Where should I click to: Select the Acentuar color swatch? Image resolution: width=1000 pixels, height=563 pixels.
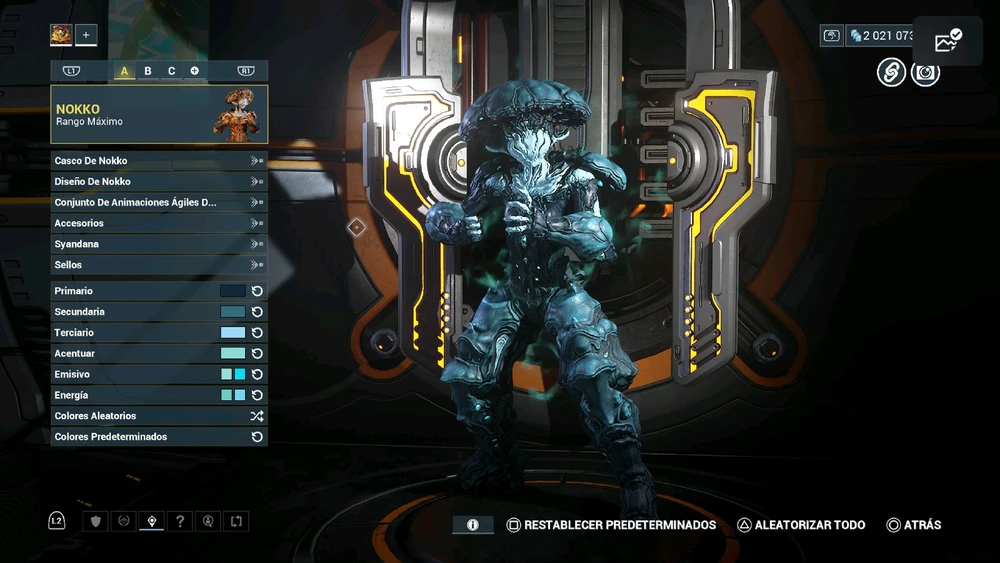point(233,354)
